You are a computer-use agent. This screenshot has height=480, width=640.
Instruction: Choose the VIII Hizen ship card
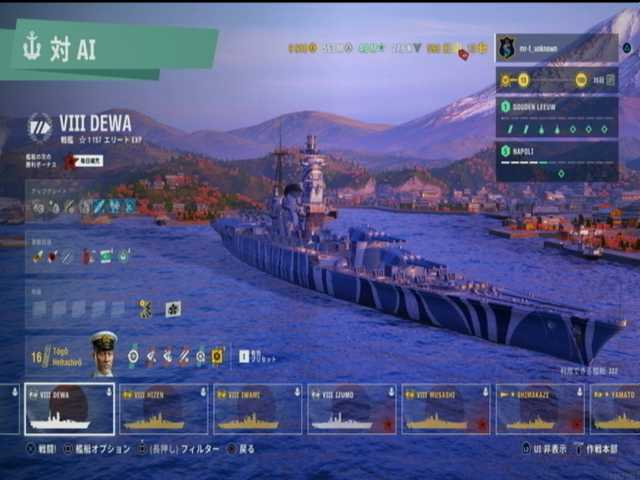[164, 409]
